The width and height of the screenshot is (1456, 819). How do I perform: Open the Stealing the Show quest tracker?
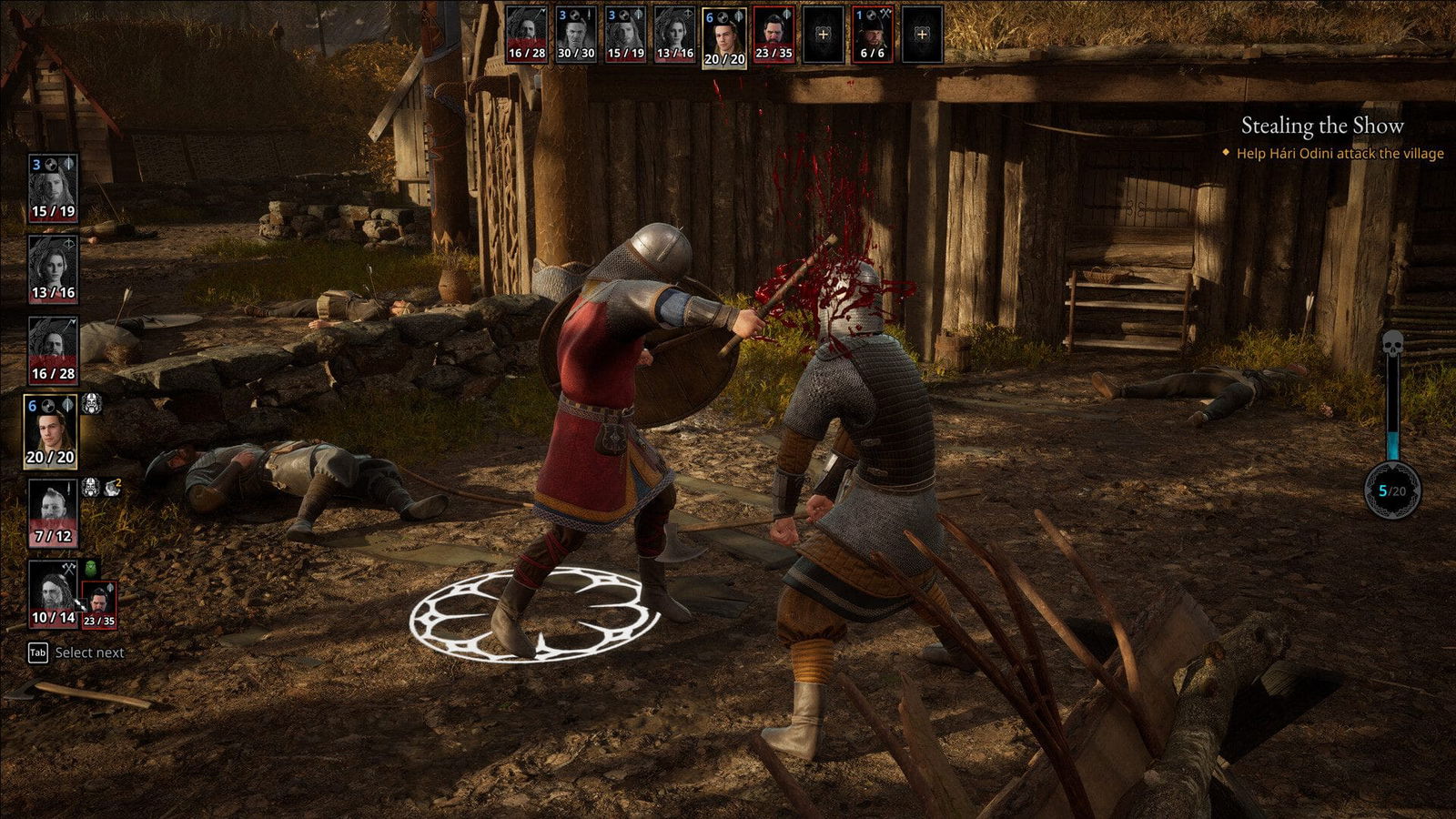click(x=1322, y=126)
